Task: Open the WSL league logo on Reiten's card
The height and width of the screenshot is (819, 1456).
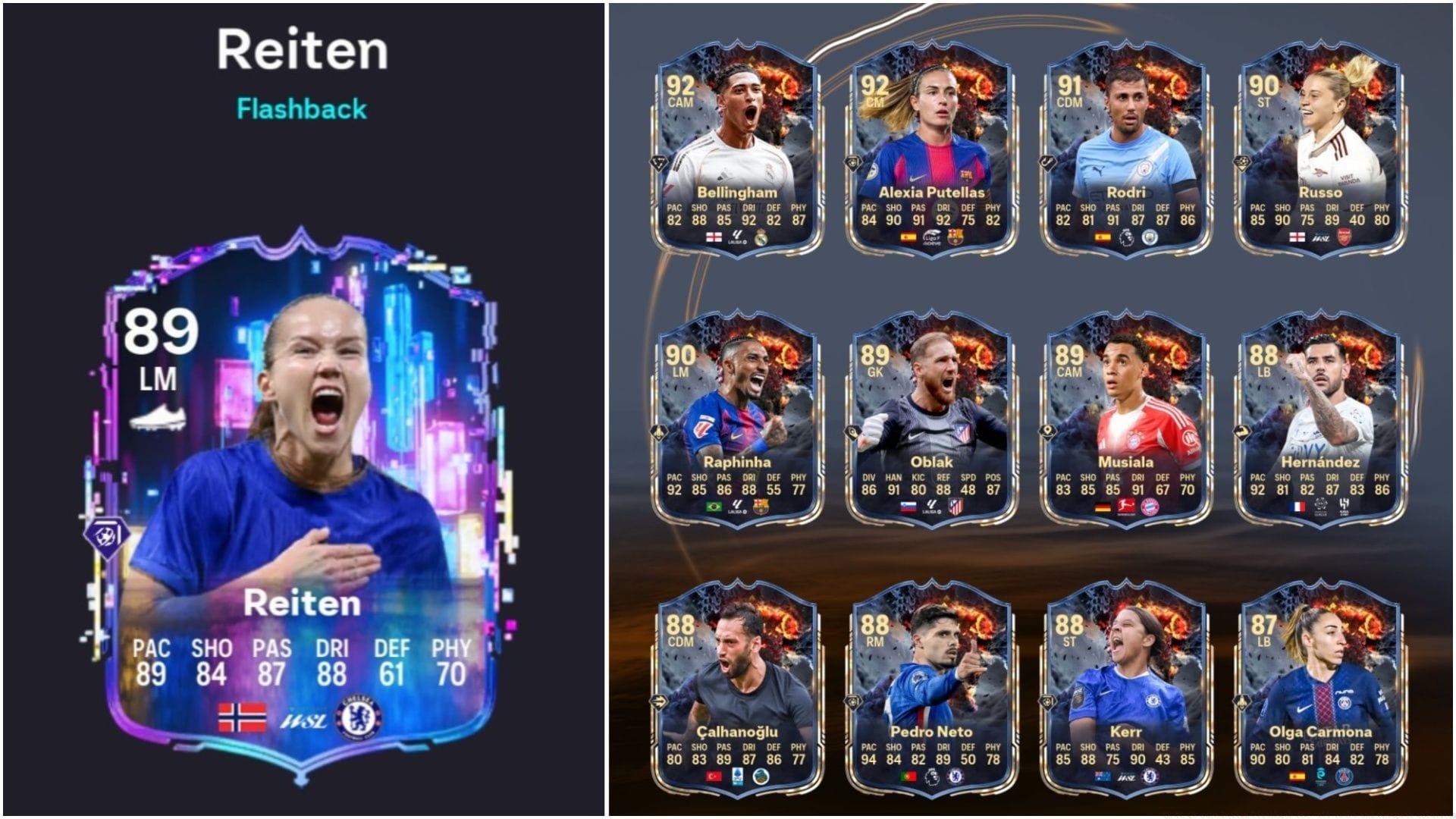Action: click(x=305, y=719)
